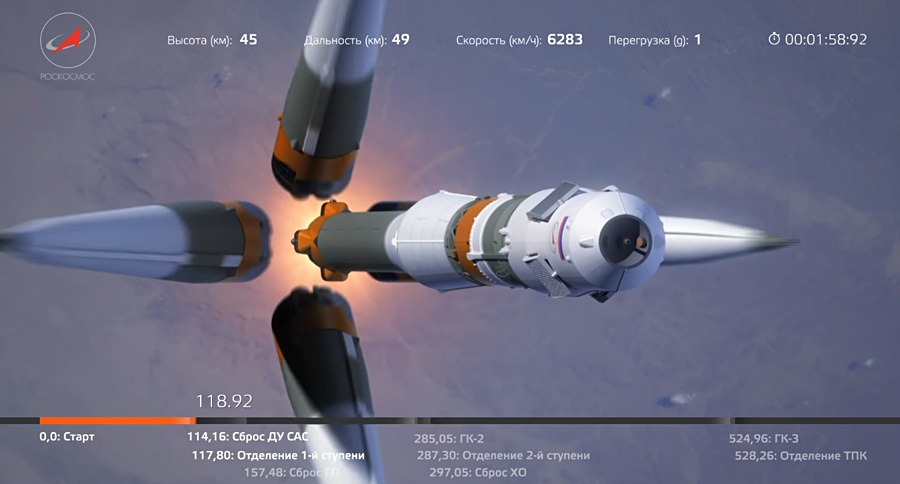Jump to the "Сброс ДУ САС" event
Viewport: 900px width, 484px height.
click(x=247, y=437)
